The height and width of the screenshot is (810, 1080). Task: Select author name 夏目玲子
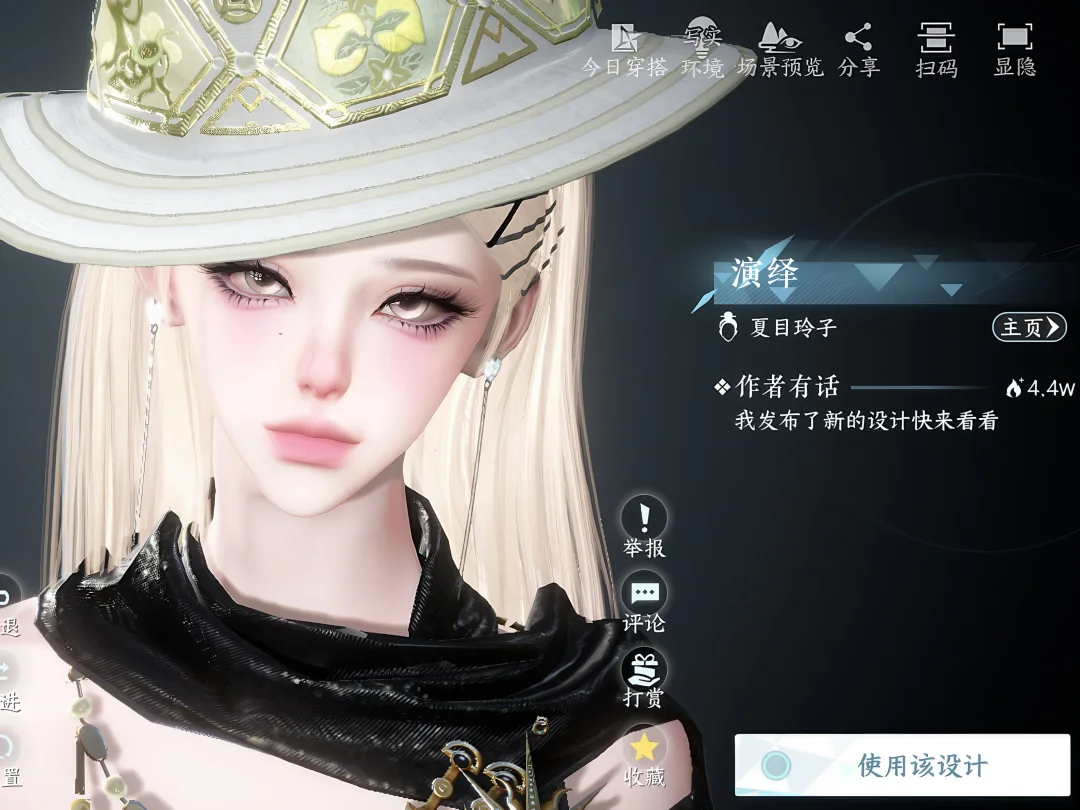793,328
